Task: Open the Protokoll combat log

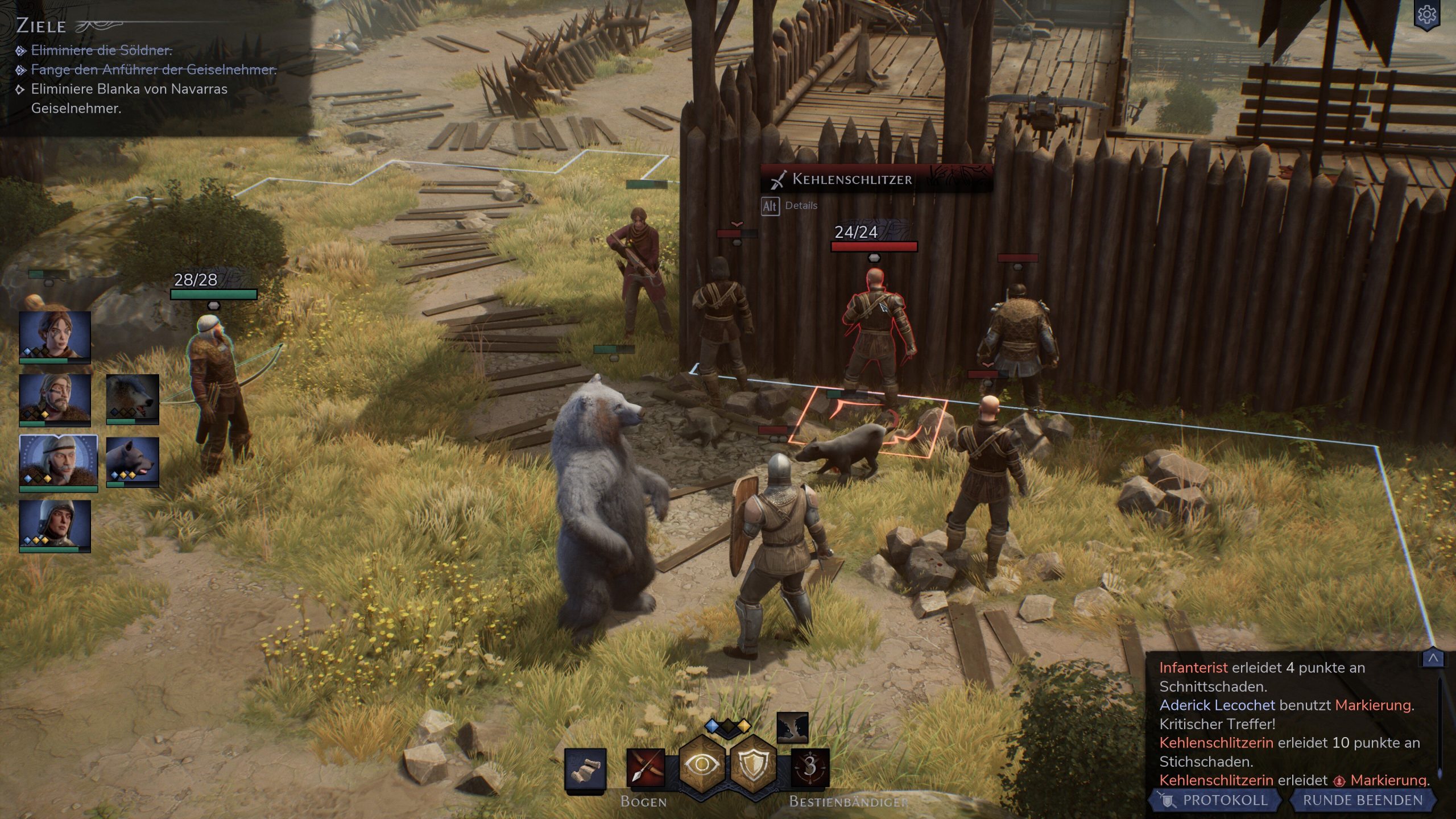Action: point(1216,800)
